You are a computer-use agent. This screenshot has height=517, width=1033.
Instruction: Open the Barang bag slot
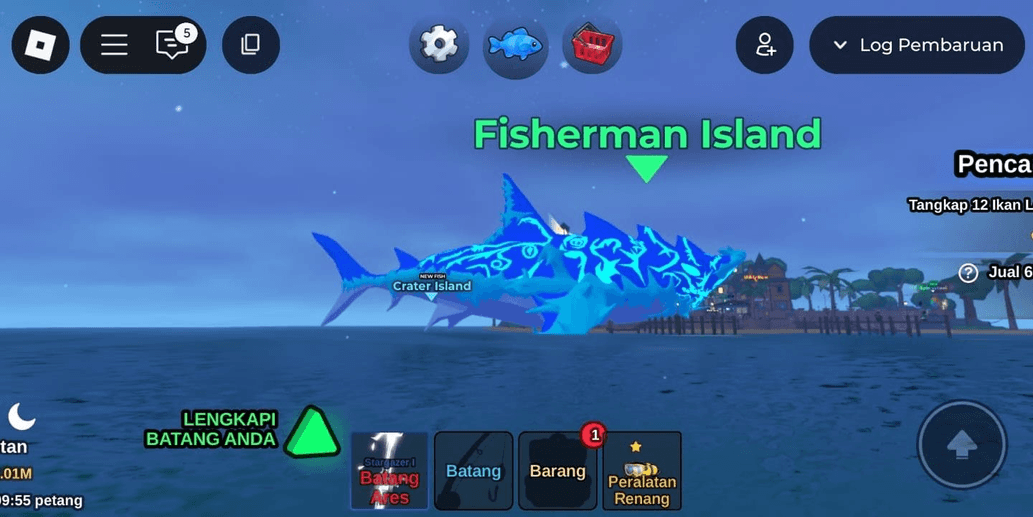click(557, 471)
